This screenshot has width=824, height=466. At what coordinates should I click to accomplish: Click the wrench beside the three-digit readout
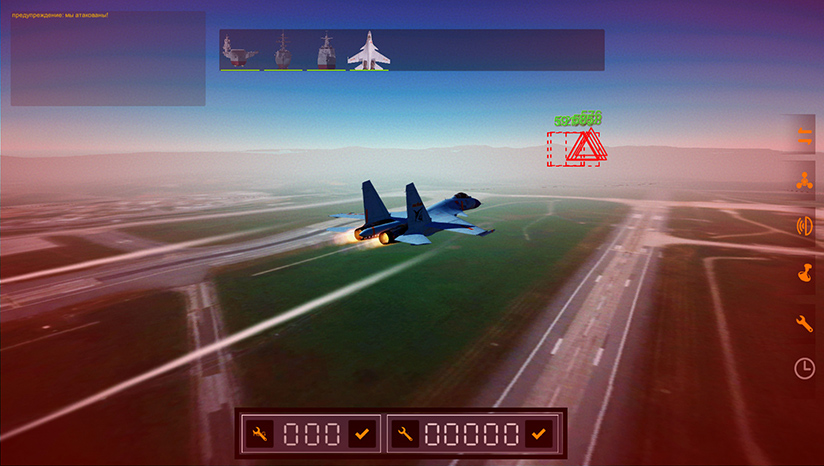260,434
